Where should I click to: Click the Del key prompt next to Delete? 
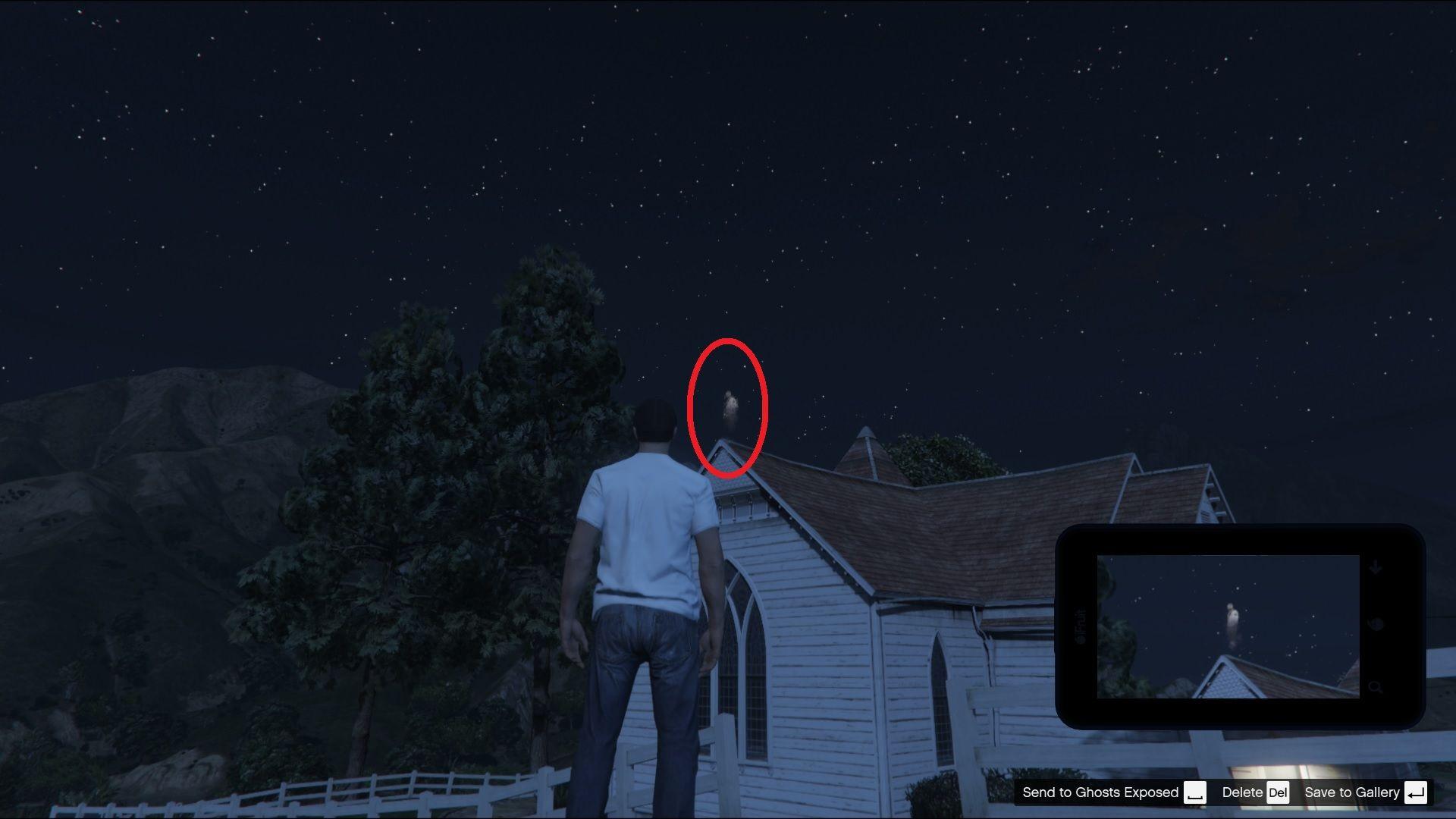(1279, 792)
